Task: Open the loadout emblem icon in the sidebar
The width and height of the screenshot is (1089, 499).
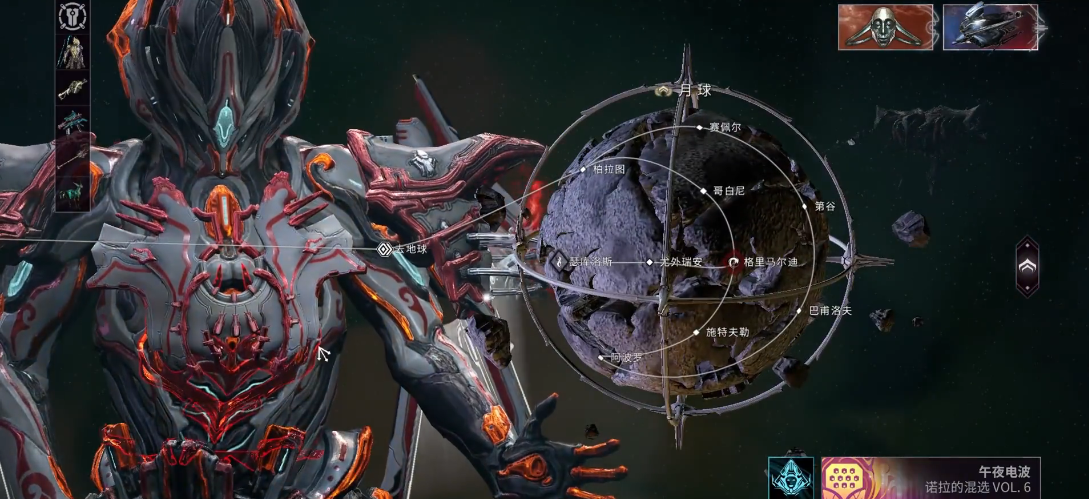Action: click(x=72, y=15)
